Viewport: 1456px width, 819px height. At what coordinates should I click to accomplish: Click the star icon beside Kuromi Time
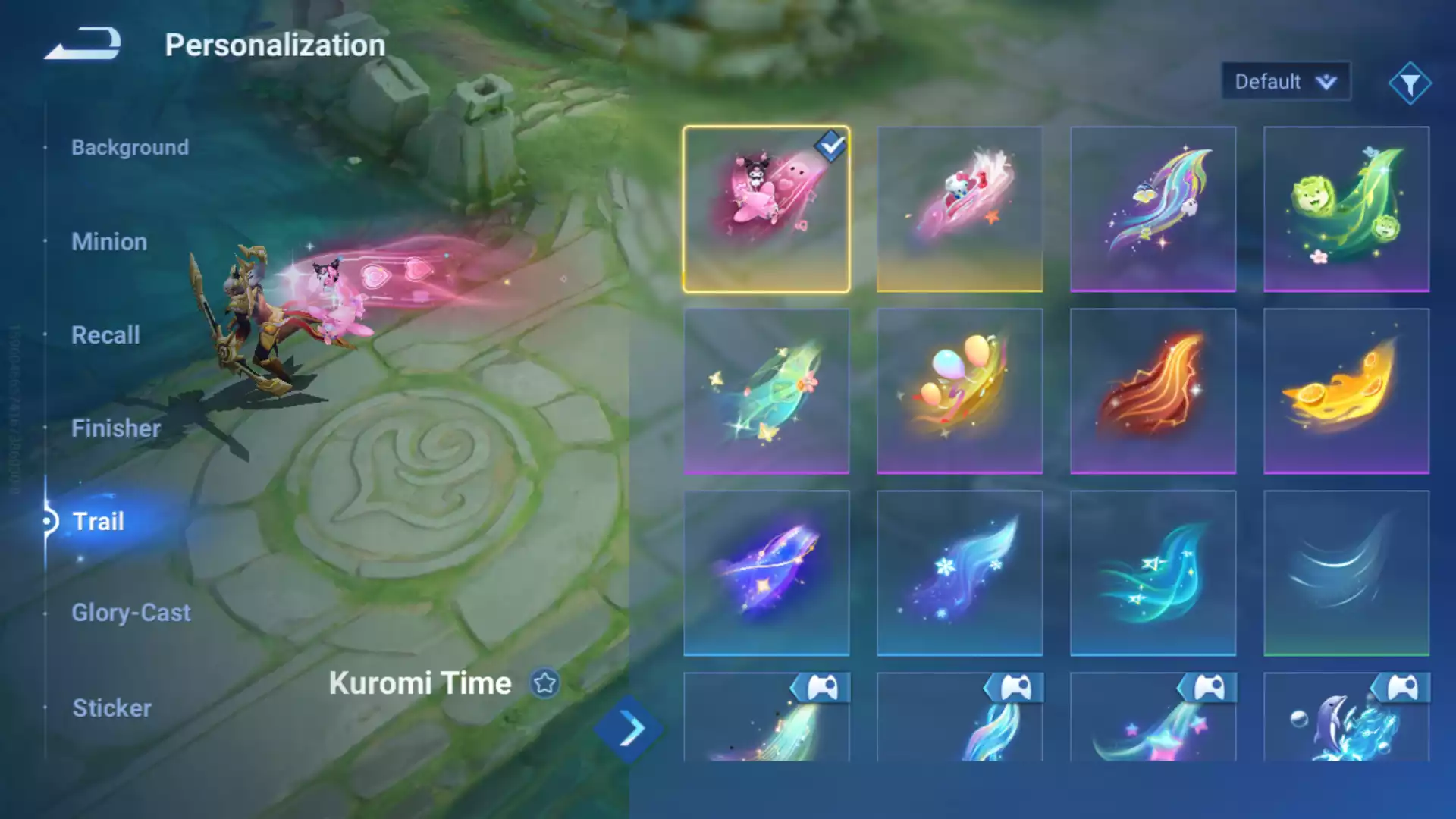point(544,683)
